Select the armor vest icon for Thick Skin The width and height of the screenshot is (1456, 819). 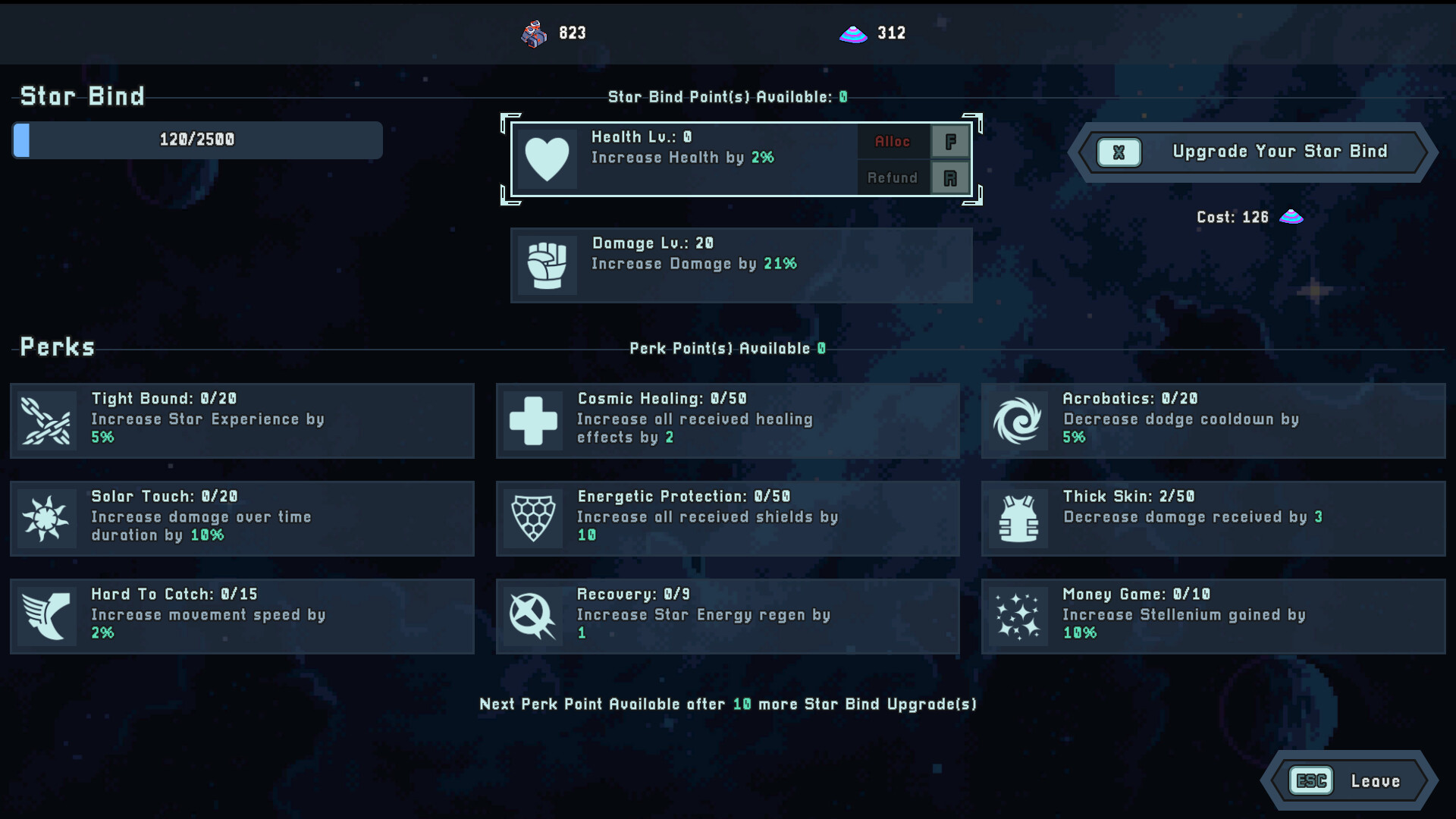tap(1018, 519)
